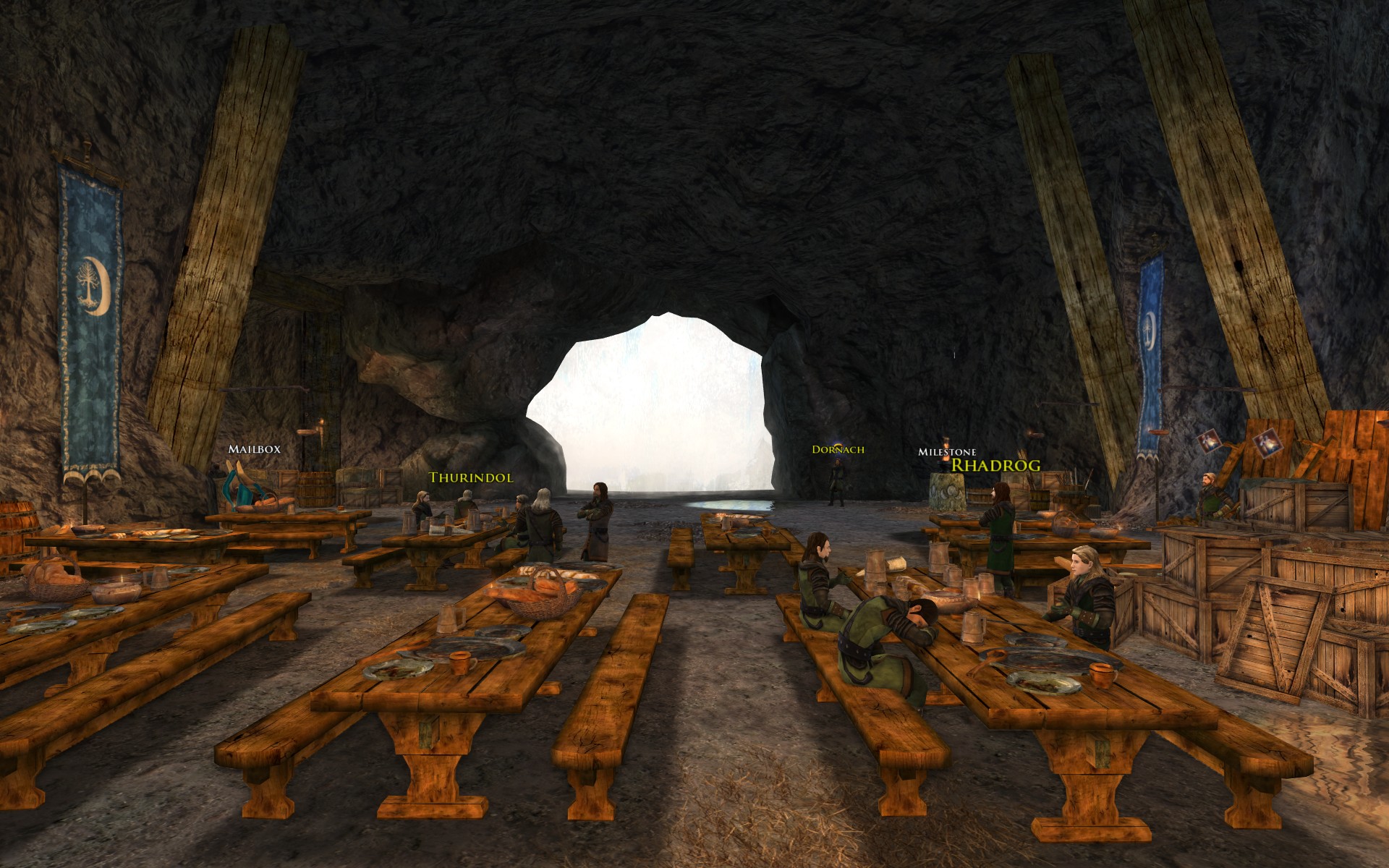Select the Mailbox name label
This screenshot has width=1389, height=868.
(254, 449)
